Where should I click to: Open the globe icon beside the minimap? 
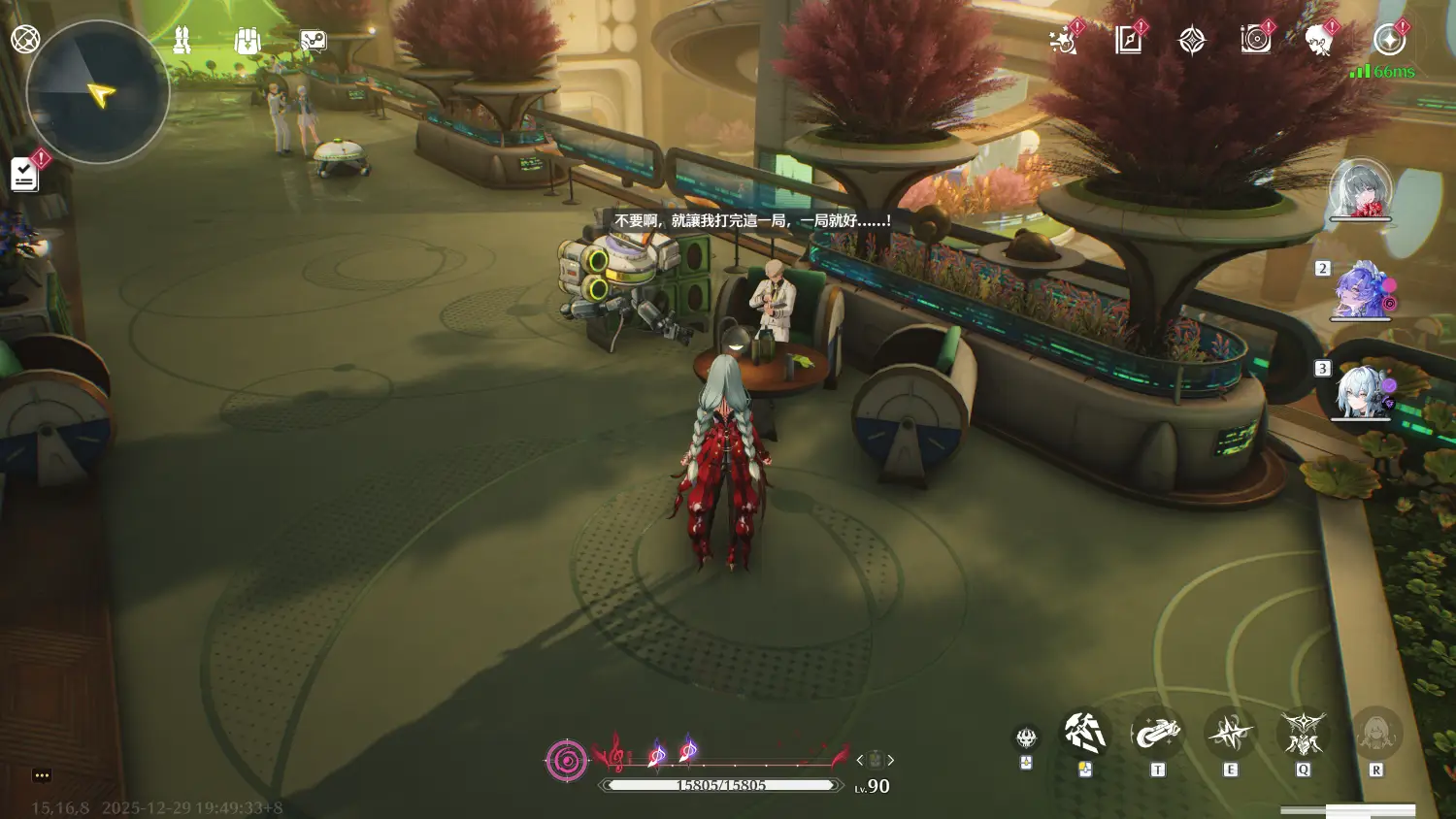pos(25,39)
